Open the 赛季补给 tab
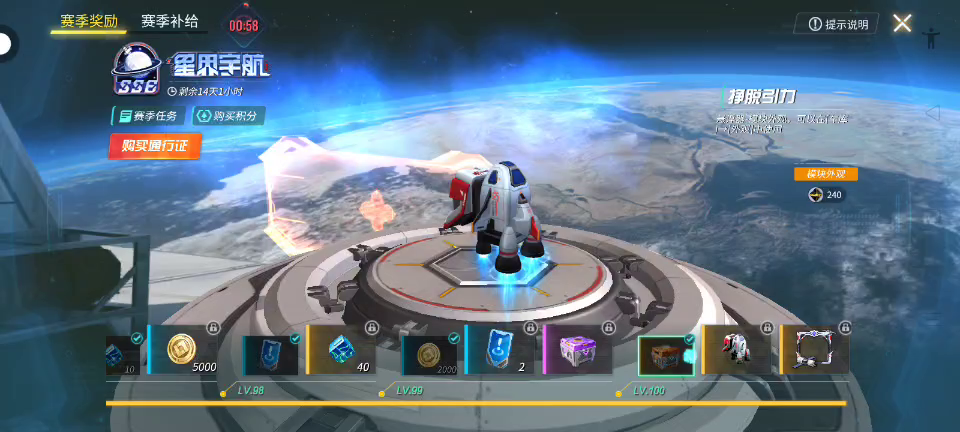This screenshot has width=960, height=432. pyautogui.click(x=169, y=20)
